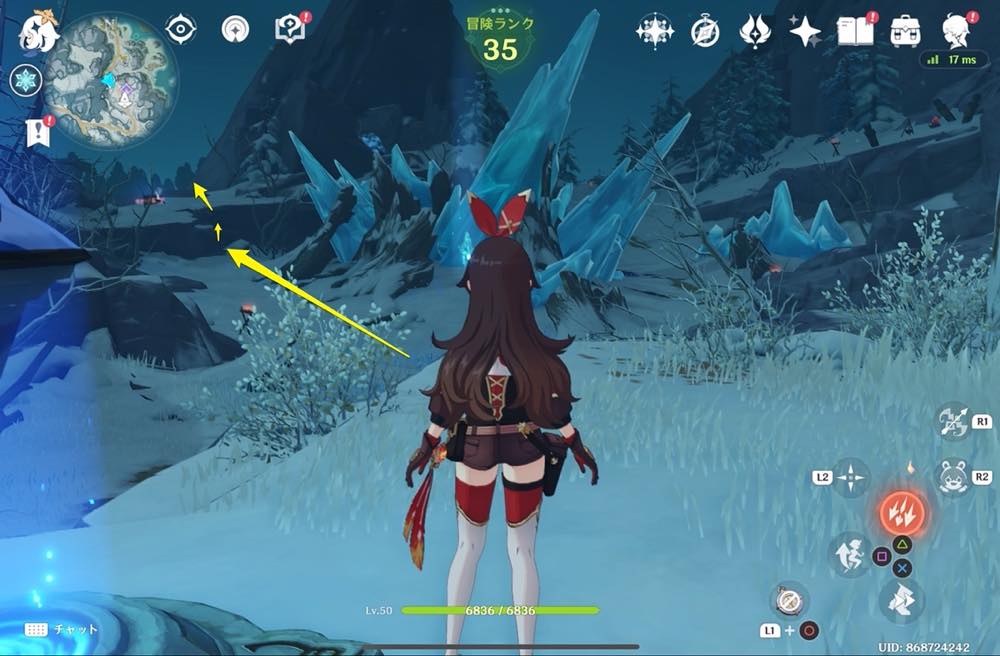Activate bow aiming mode button
Viewport: 1000px width, 656px height.
tap(954, 421)
